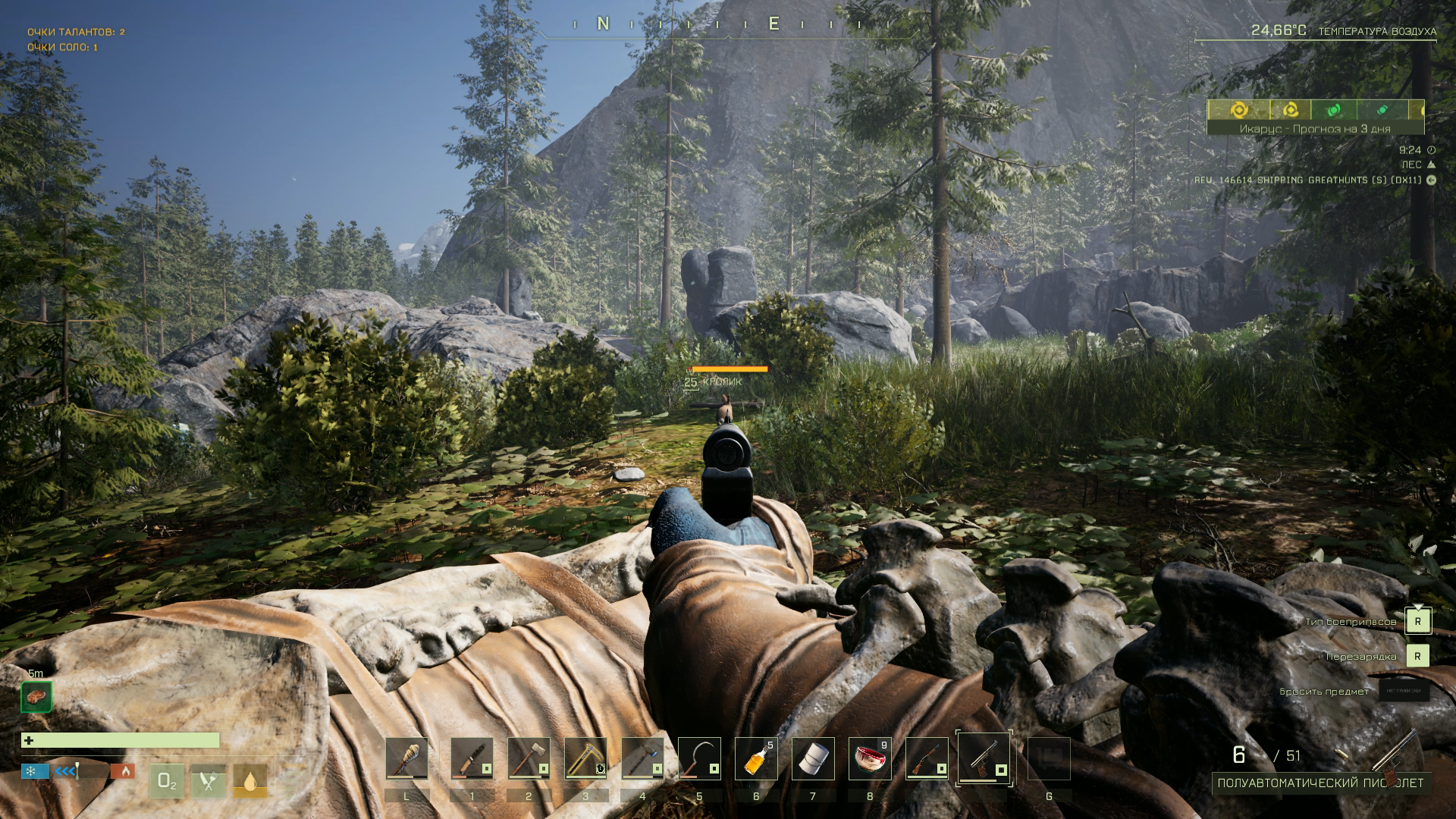Switch to the rifle hotbar slot

[927, 758]
